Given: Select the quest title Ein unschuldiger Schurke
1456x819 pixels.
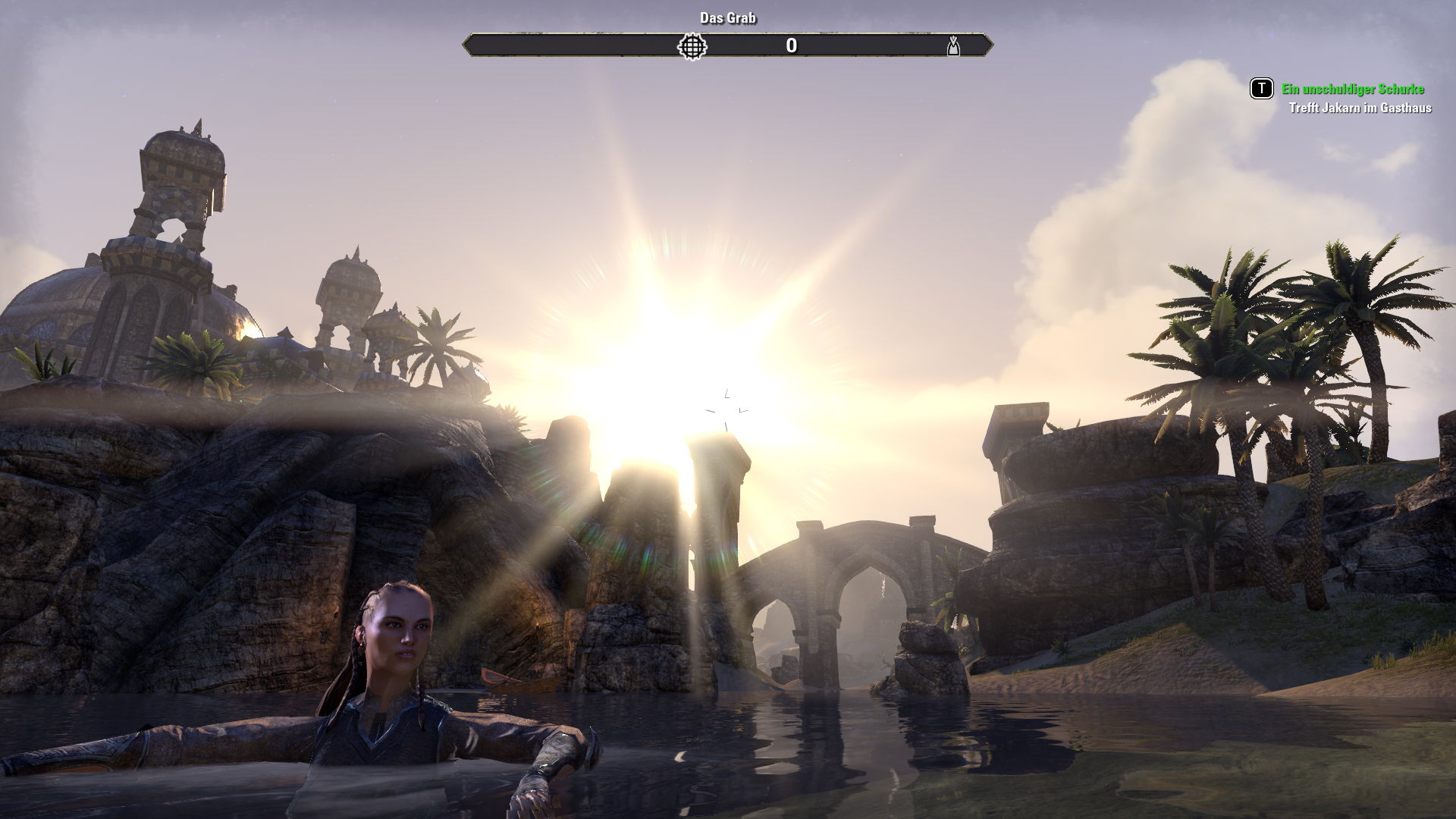Looking at the screenshot, I should 1352,89.
